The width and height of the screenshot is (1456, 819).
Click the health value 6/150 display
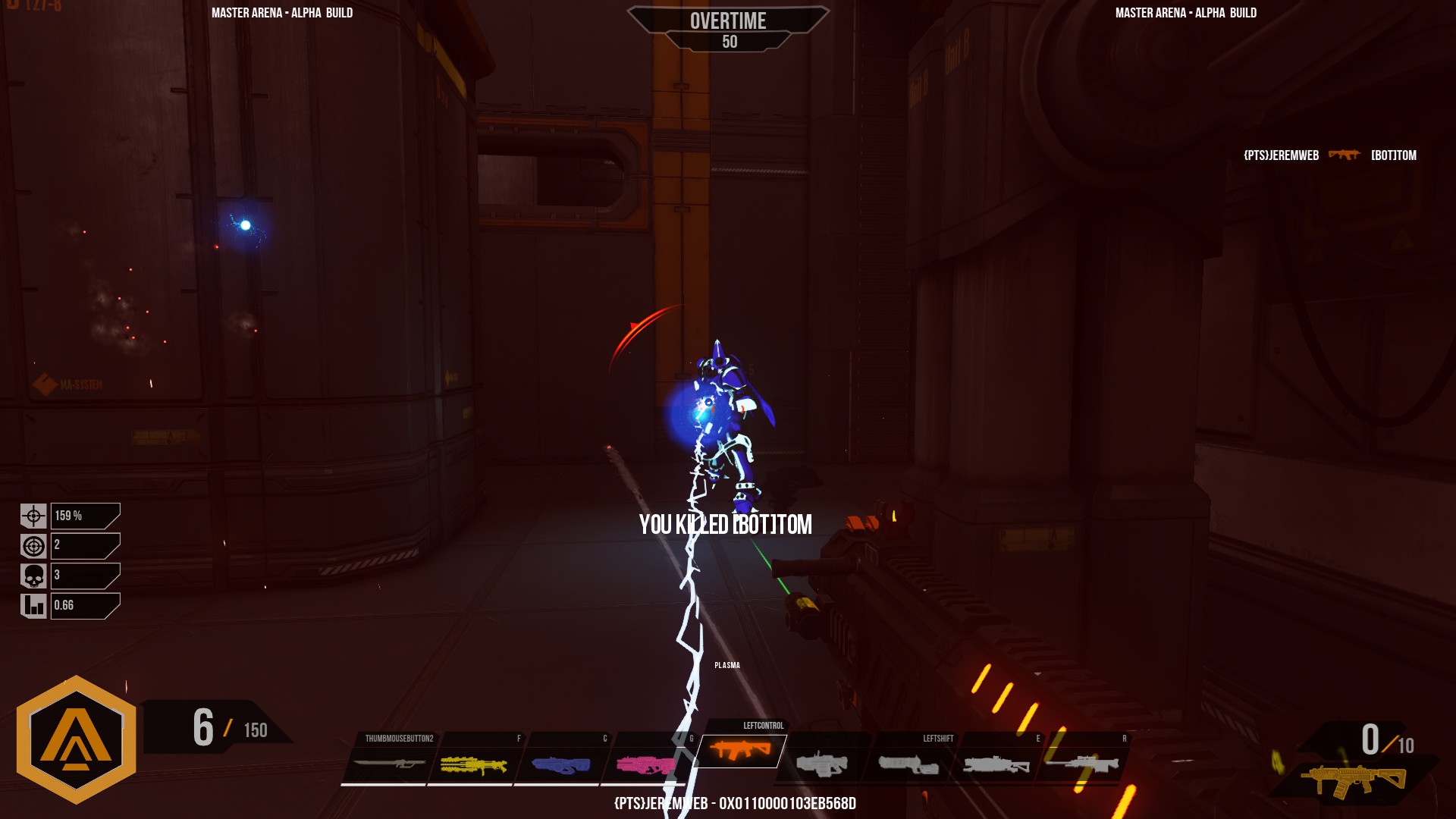pos(227,727)
